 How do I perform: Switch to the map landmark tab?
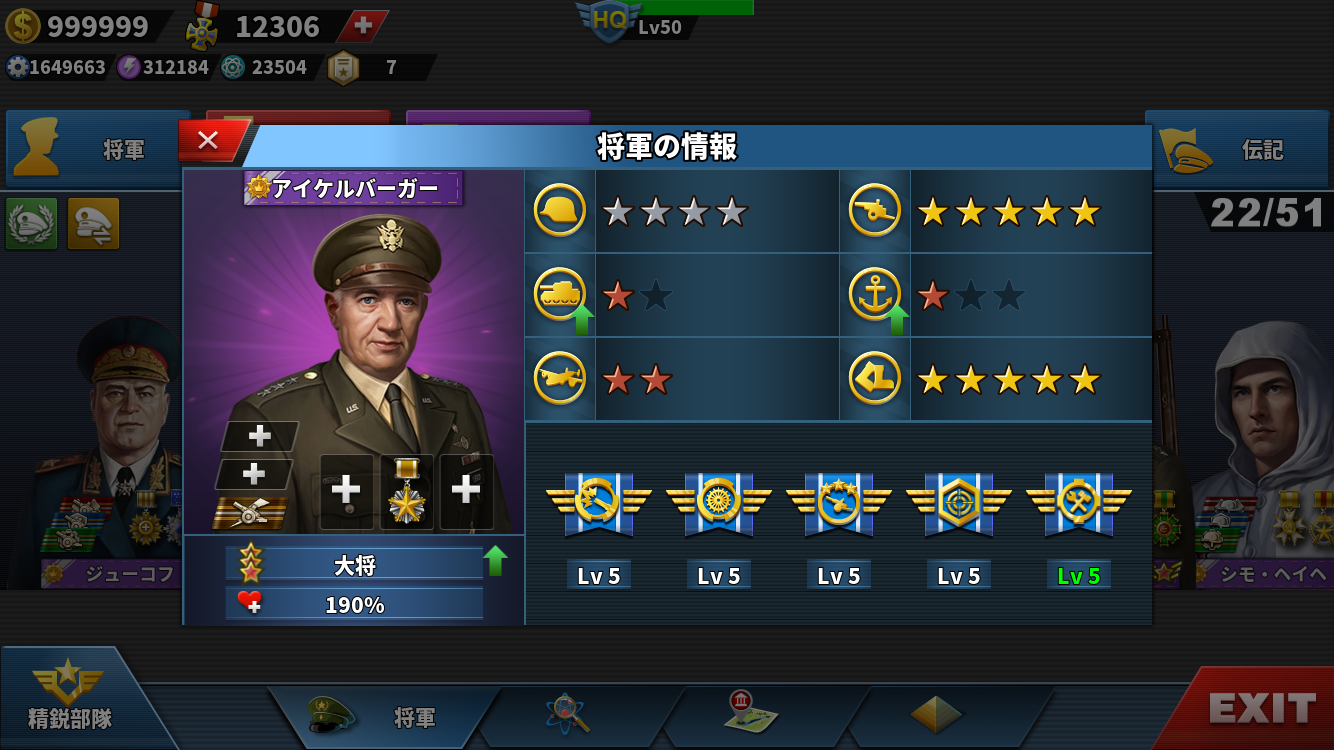(752, 712)
